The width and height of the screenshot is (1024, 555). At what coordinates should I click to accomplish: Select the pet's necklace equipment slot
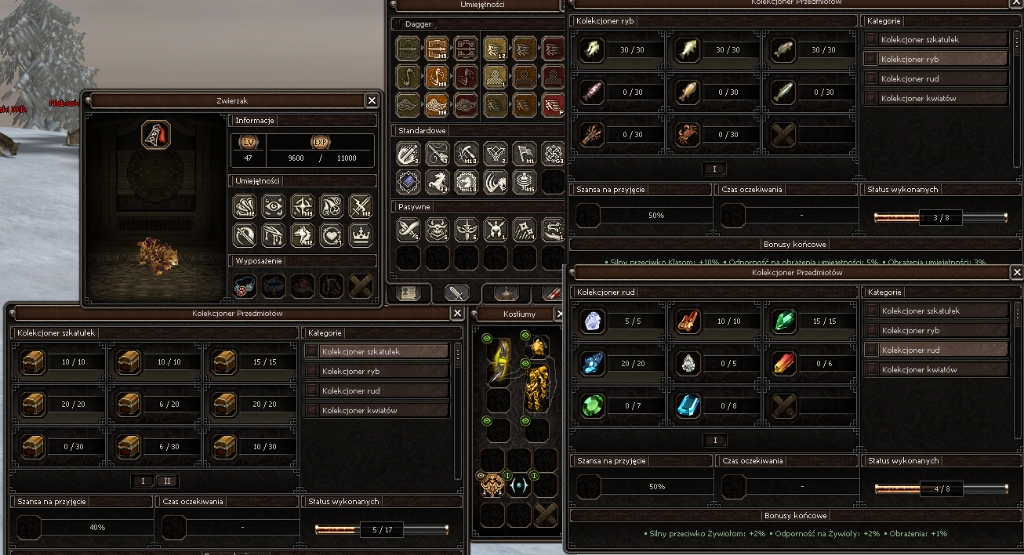pos(246,287)
